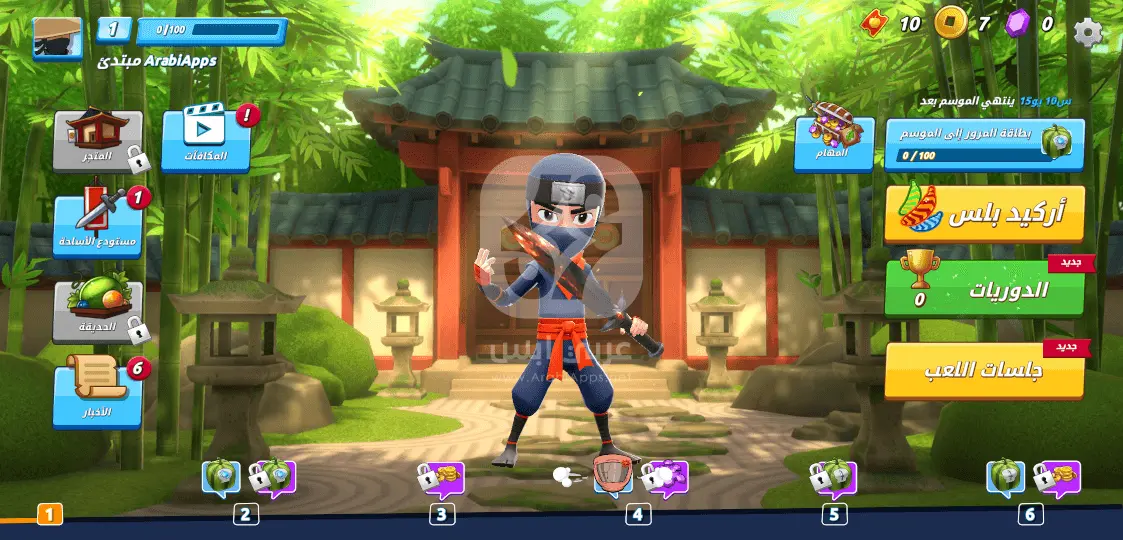Viewport: 1123px width, 540px height.
Task: Select level 2 milestone marker
Action: [x=246, y=514]
